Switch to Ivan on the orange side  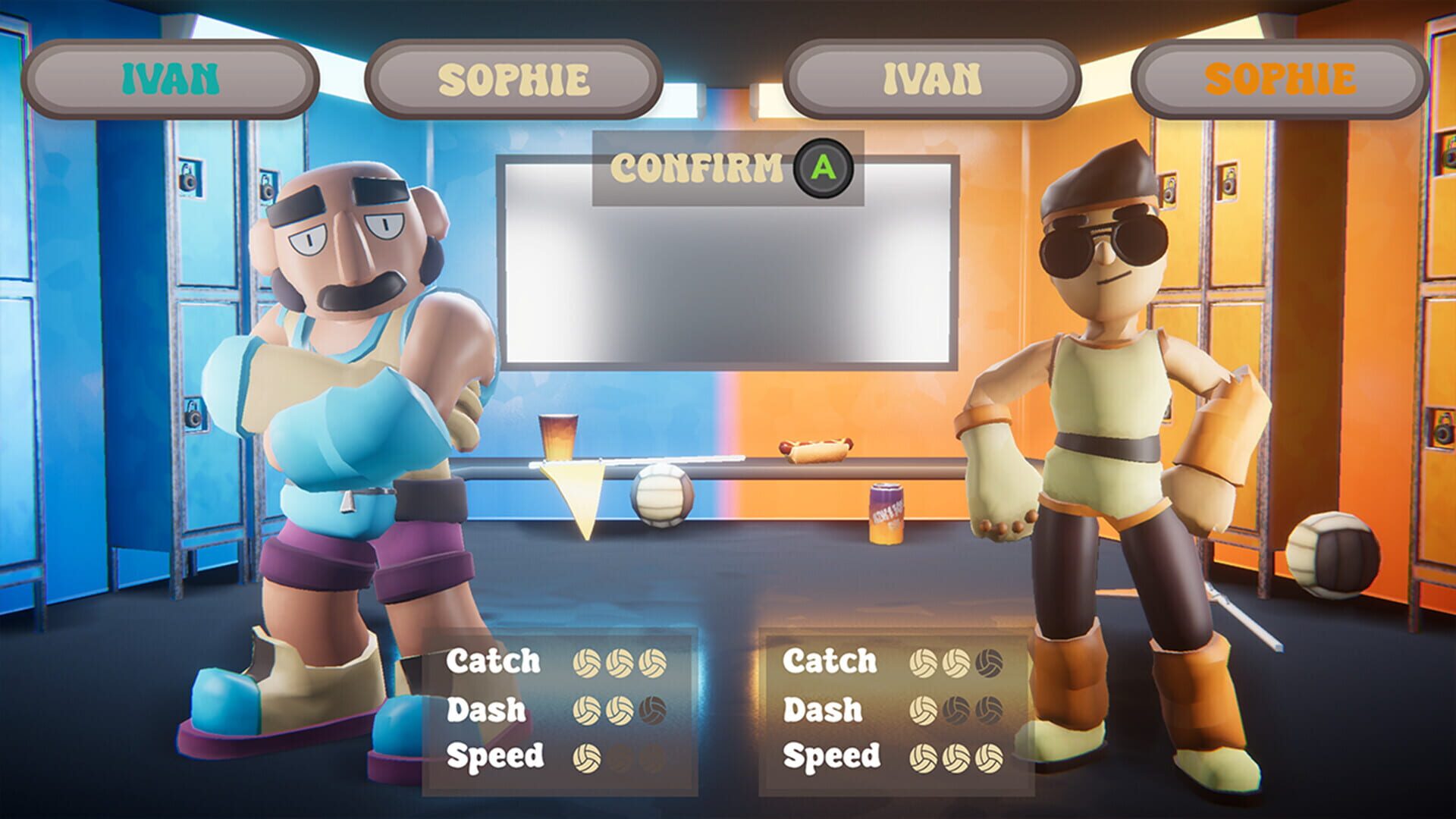tap(931, 74)
